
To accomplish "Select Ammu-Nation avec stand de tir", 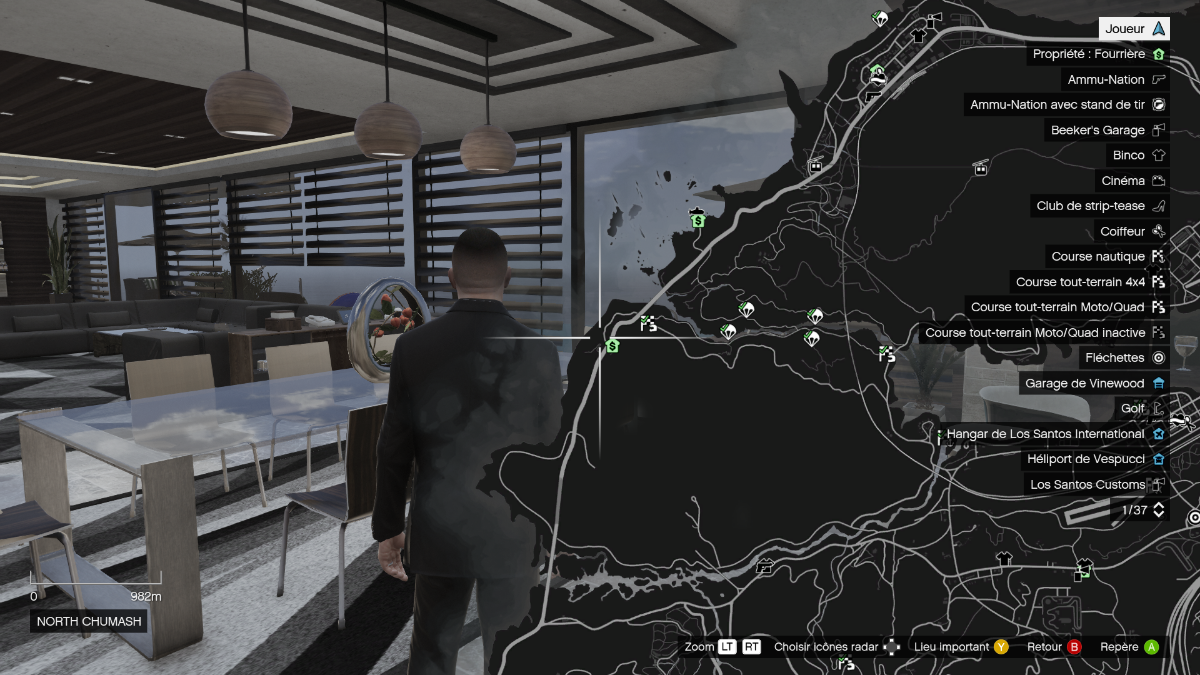I will pyautogui.click(x=1066, y=105).
